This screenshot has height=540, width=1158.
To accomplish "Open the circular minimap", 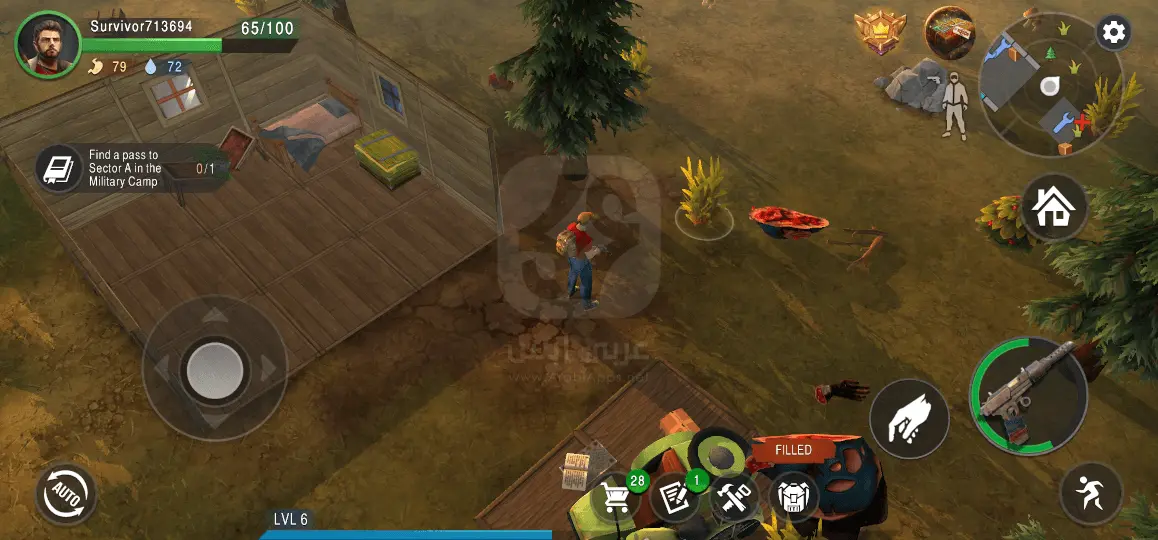I will [x=1048, y=87].
